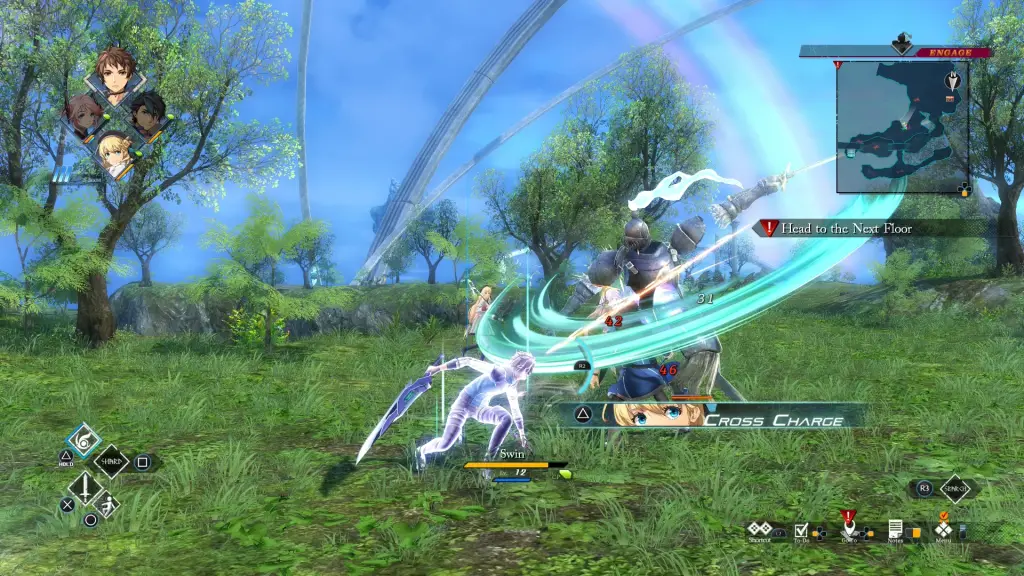Viewport: 1024px width, 576px height.
Task: Trigger the Cross Charge prompt banner
Action: 718,416
